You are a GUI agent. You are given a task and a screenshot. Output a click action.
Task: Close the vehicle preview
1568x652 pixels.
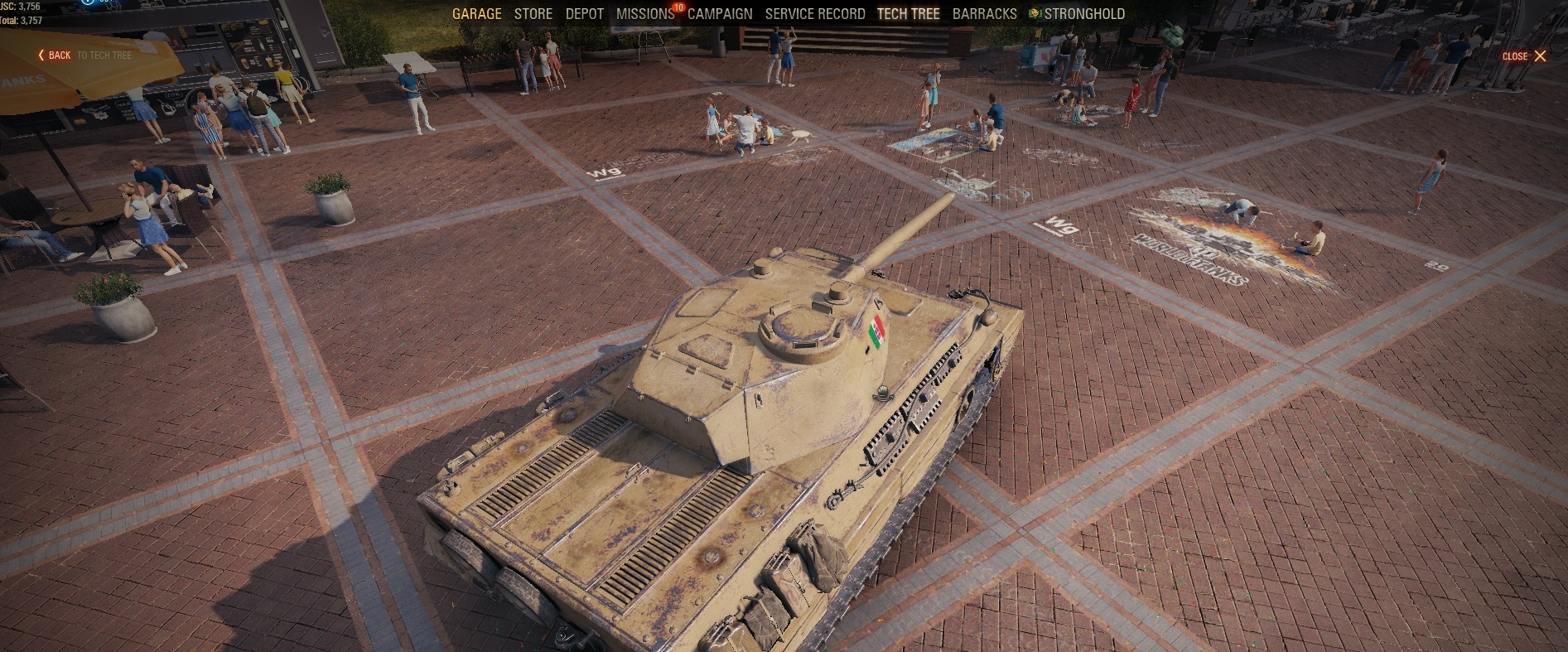pyautogui.click(x=1524, y=56)
